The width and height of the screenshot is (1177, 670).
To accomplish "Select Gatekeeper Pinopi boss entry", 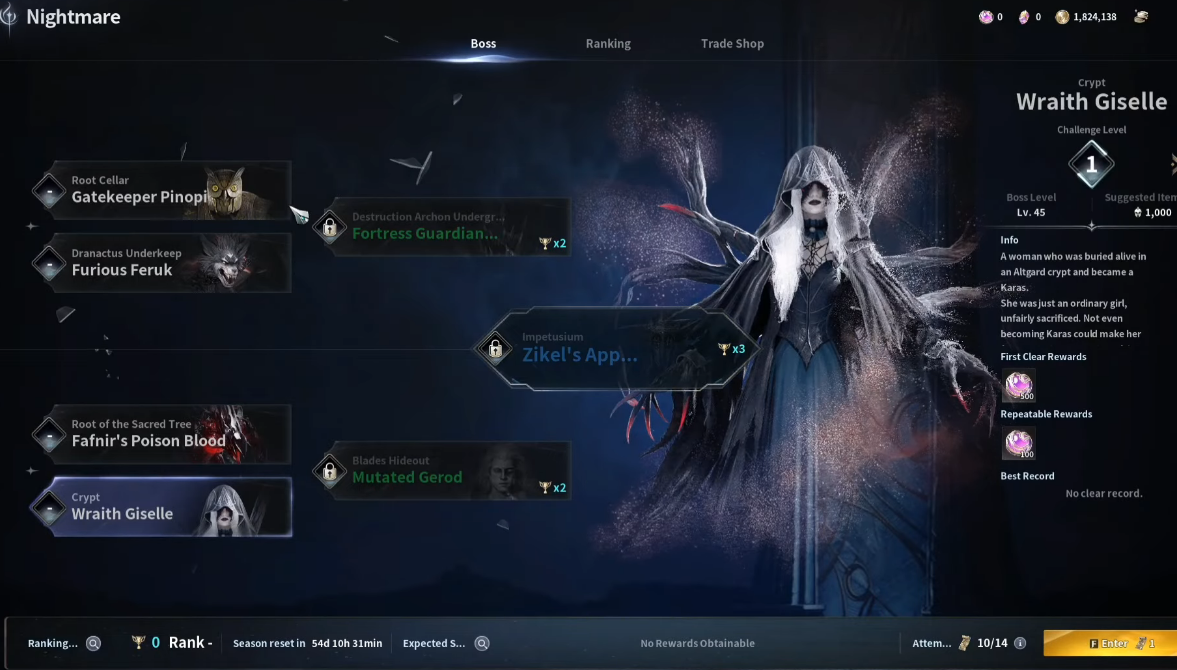I will [163, 190].
